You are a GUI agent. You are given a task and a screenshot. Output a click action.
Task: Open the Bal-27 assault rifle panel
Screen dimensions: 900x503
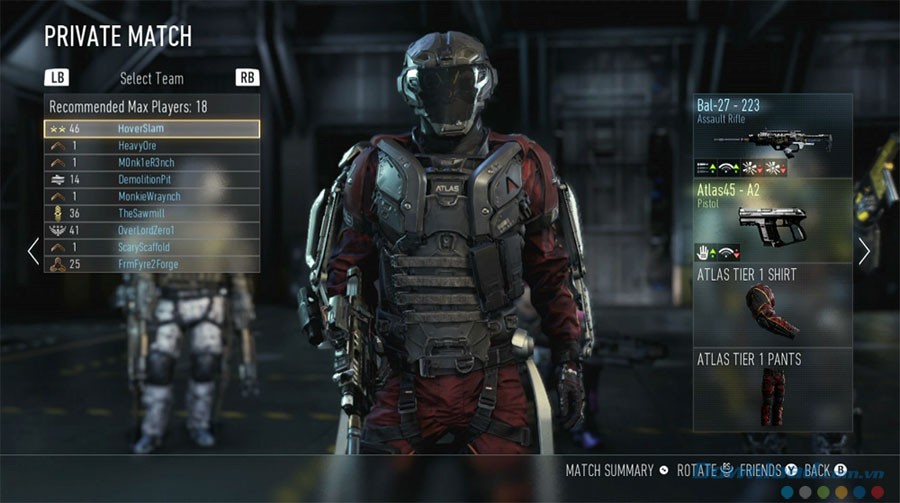coord(773,136)
